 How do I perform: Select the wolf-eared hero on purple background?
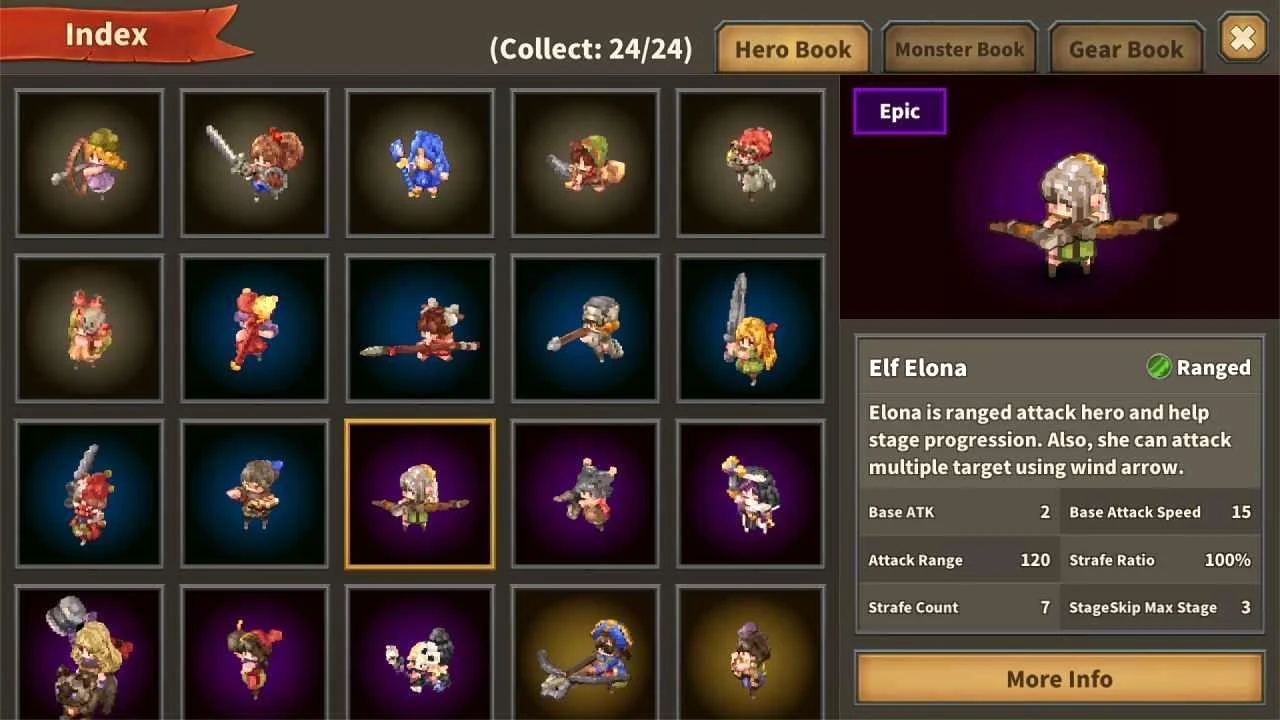click(x=585, y=494)
